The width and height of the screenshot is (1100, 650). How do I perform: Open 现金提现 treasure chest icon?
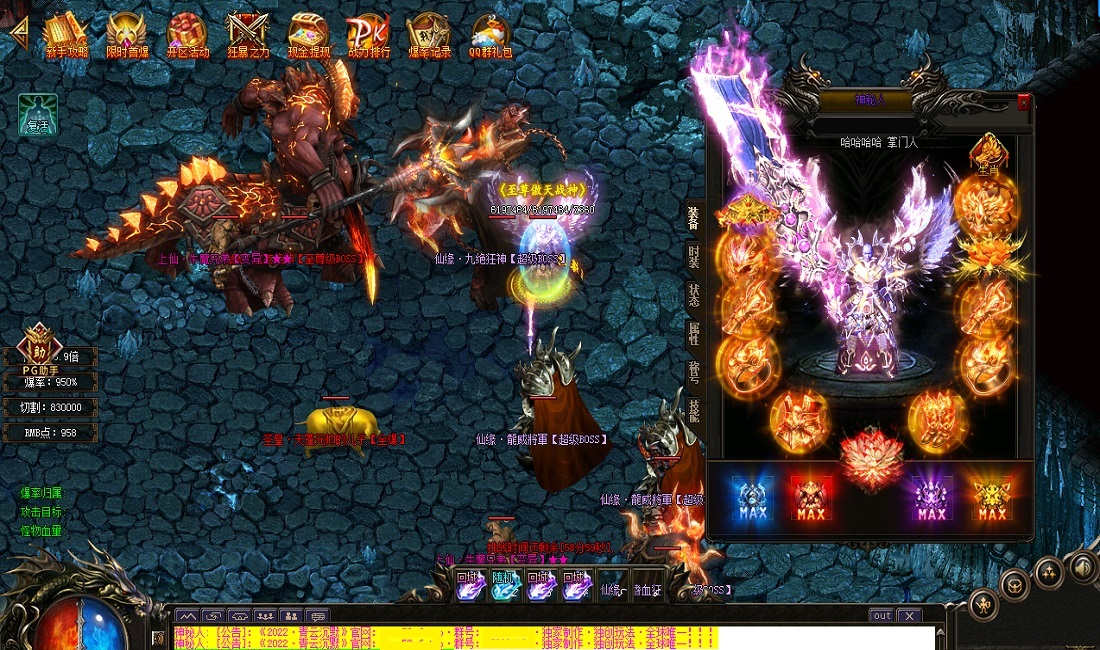click(x=308, y=35)
